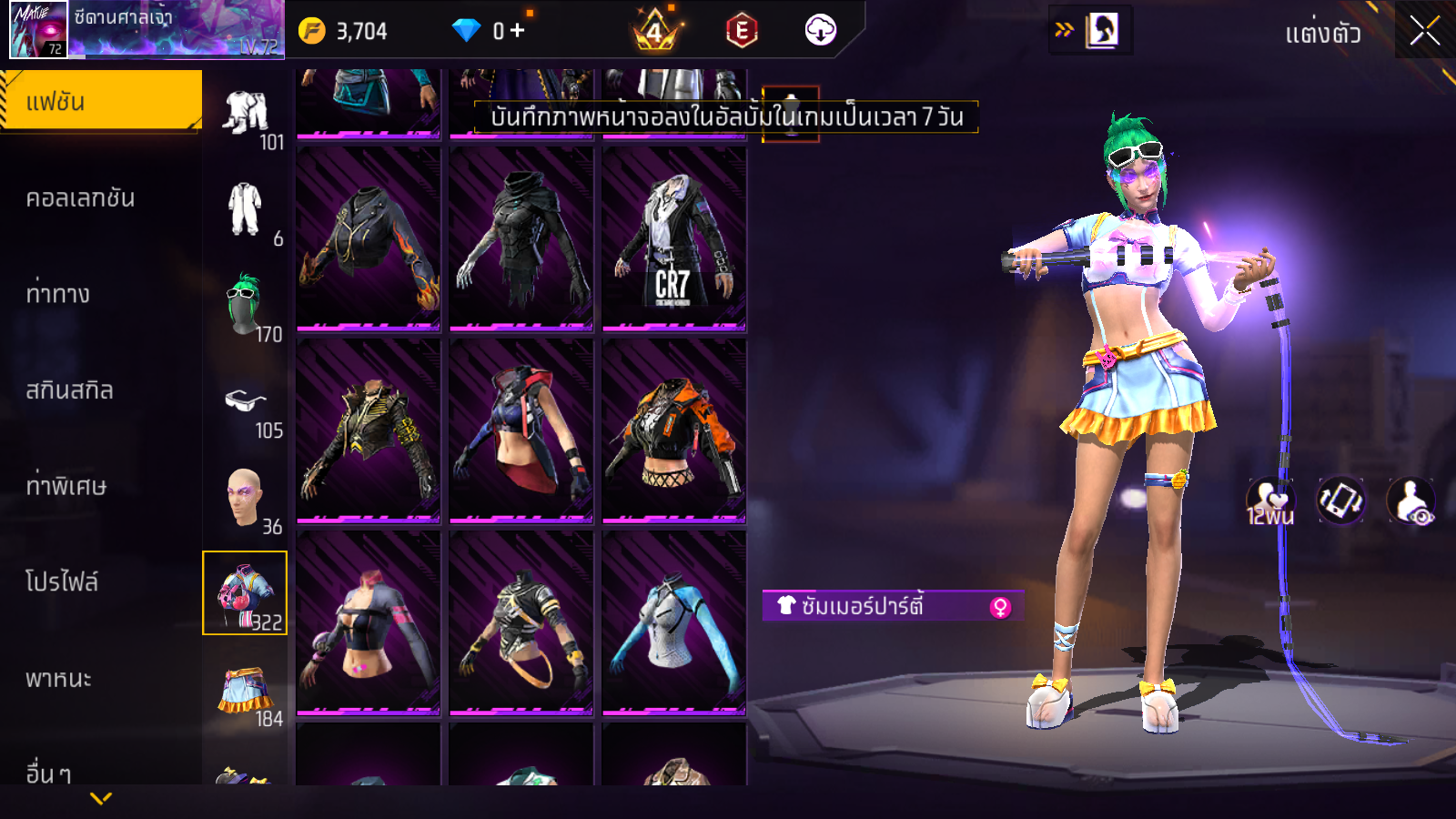Click the cloud download icon
The image size is (1456, 819).
(820, 30)
